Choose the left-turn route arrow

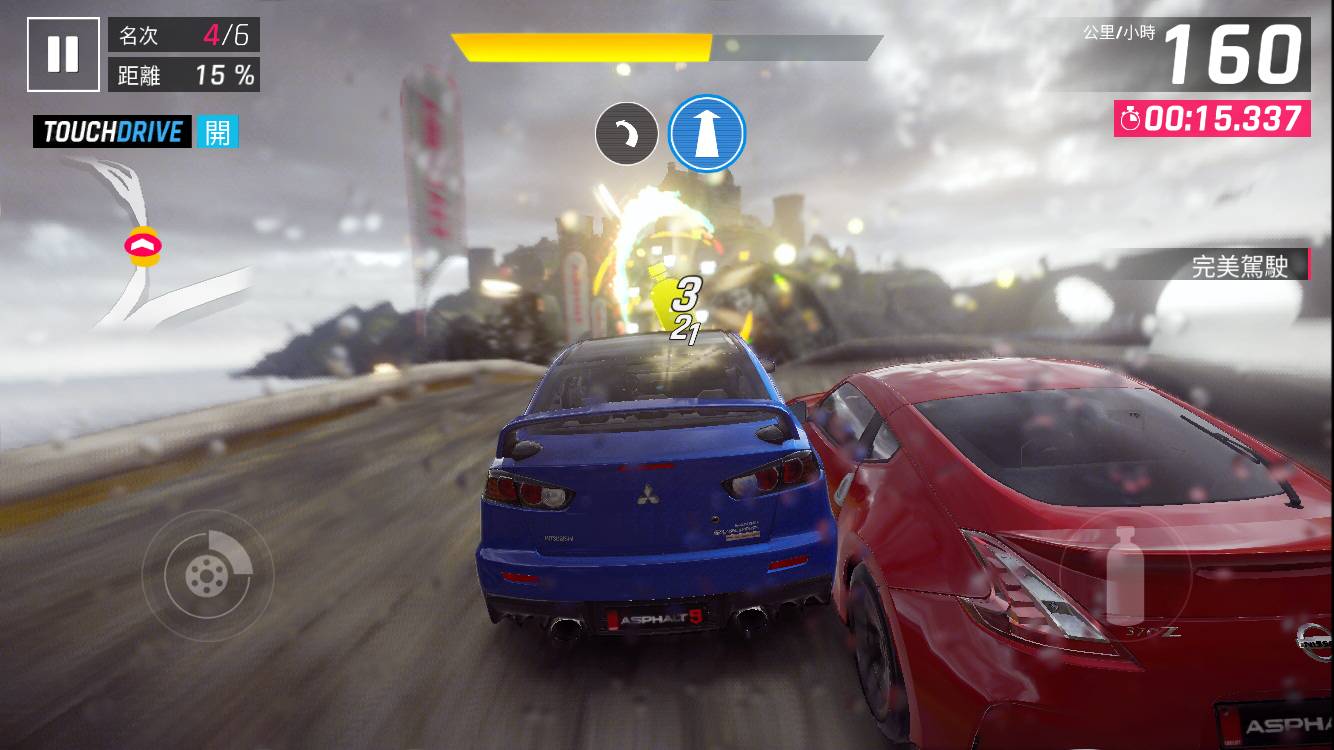(x=626, y=134)
